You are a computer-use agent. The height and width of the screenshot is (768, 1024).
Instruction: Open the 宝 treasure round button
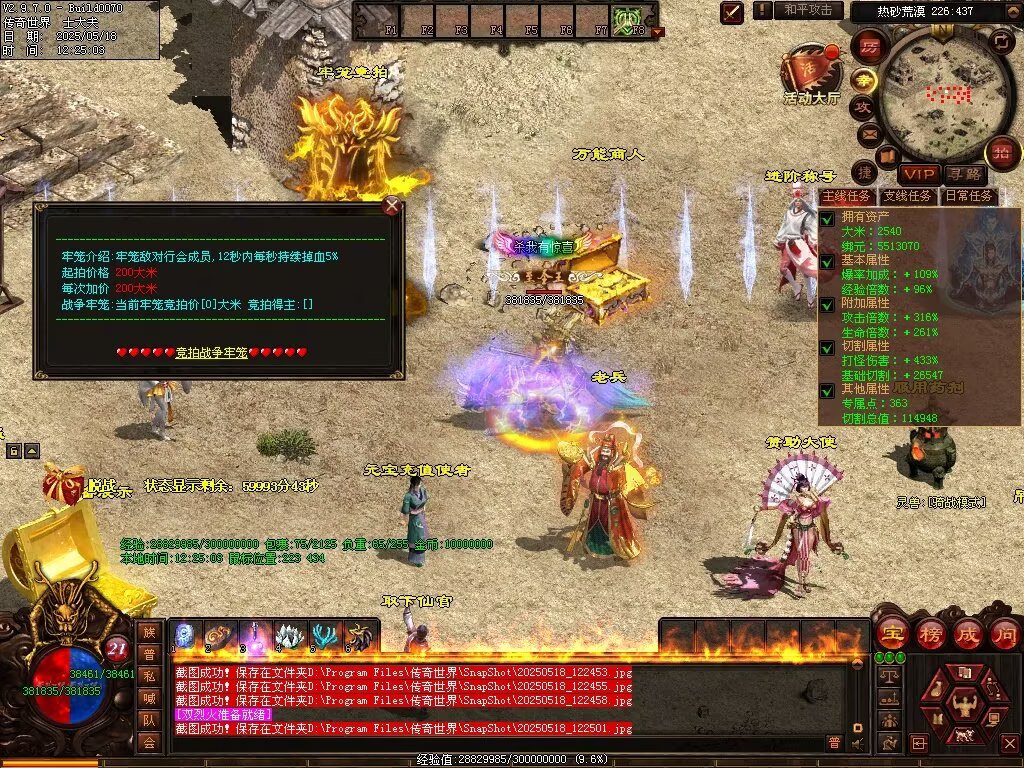click(892, 633)
